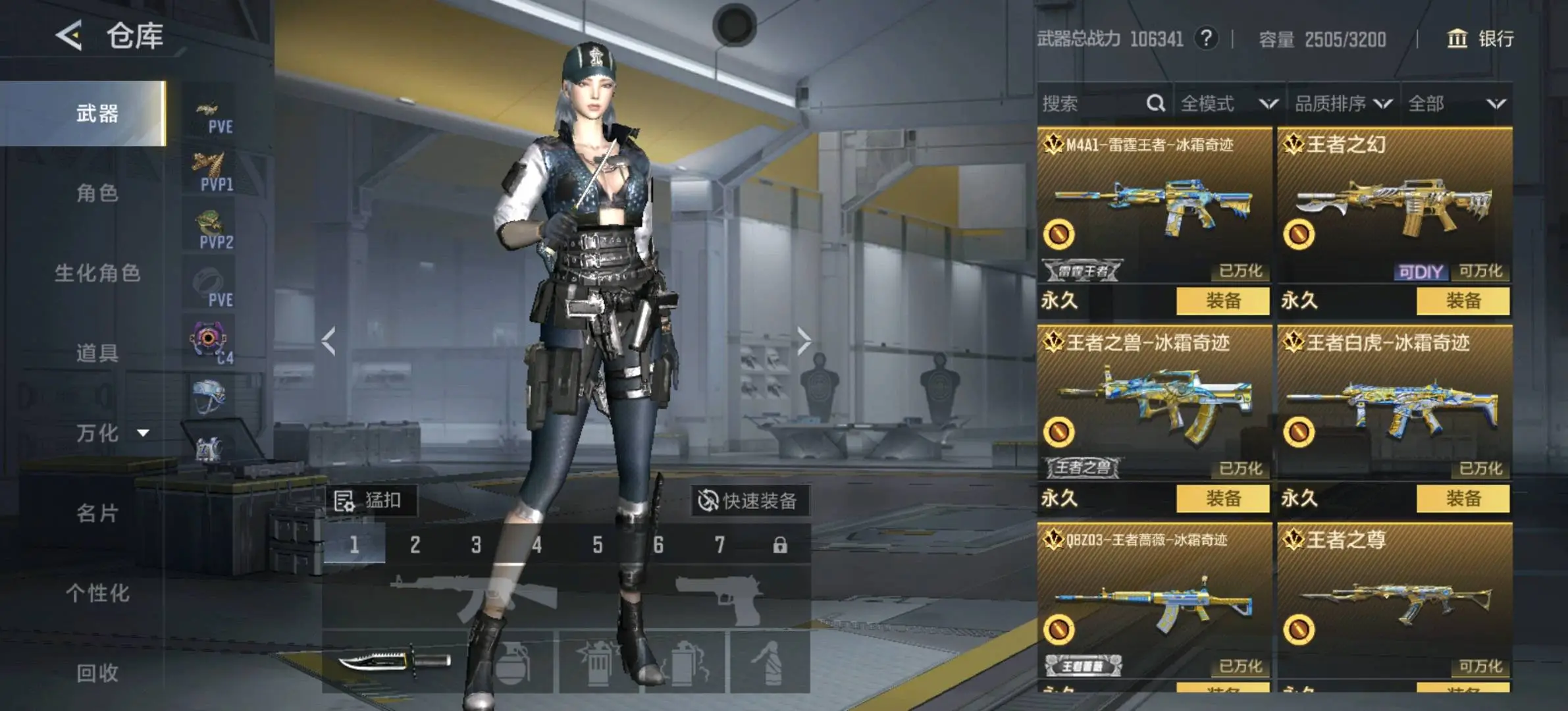Show help for 武器总战力 question mark
The image size is (1568, 711).
click(x=1206, y=38)
